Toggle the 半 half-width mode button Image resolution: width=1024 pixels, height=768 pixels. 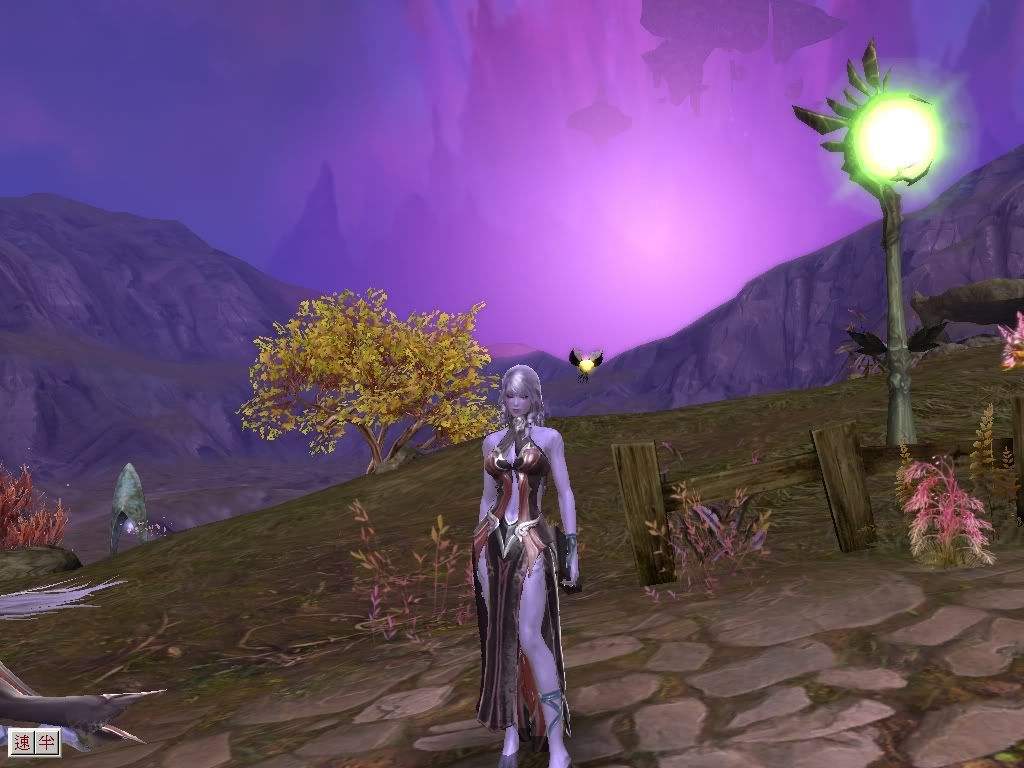[47, 742]
